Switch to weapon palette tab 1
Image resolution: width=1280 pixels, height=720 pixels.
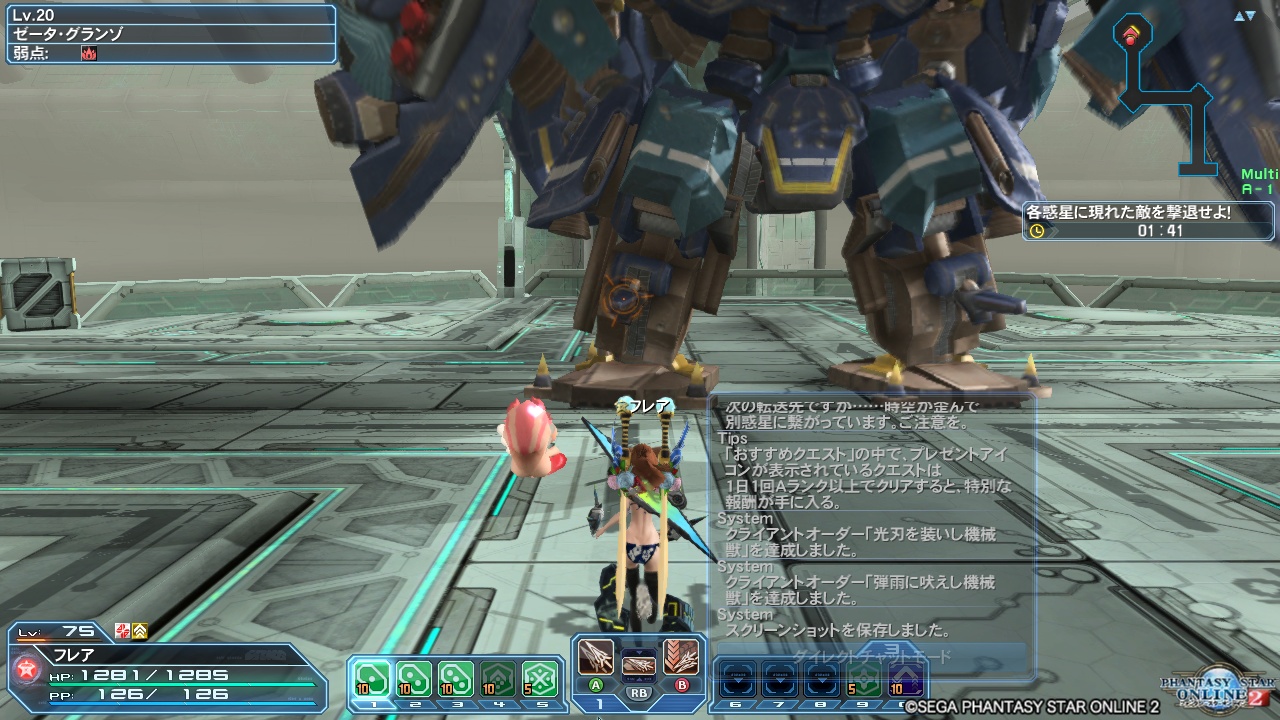[x=598, y=703]
